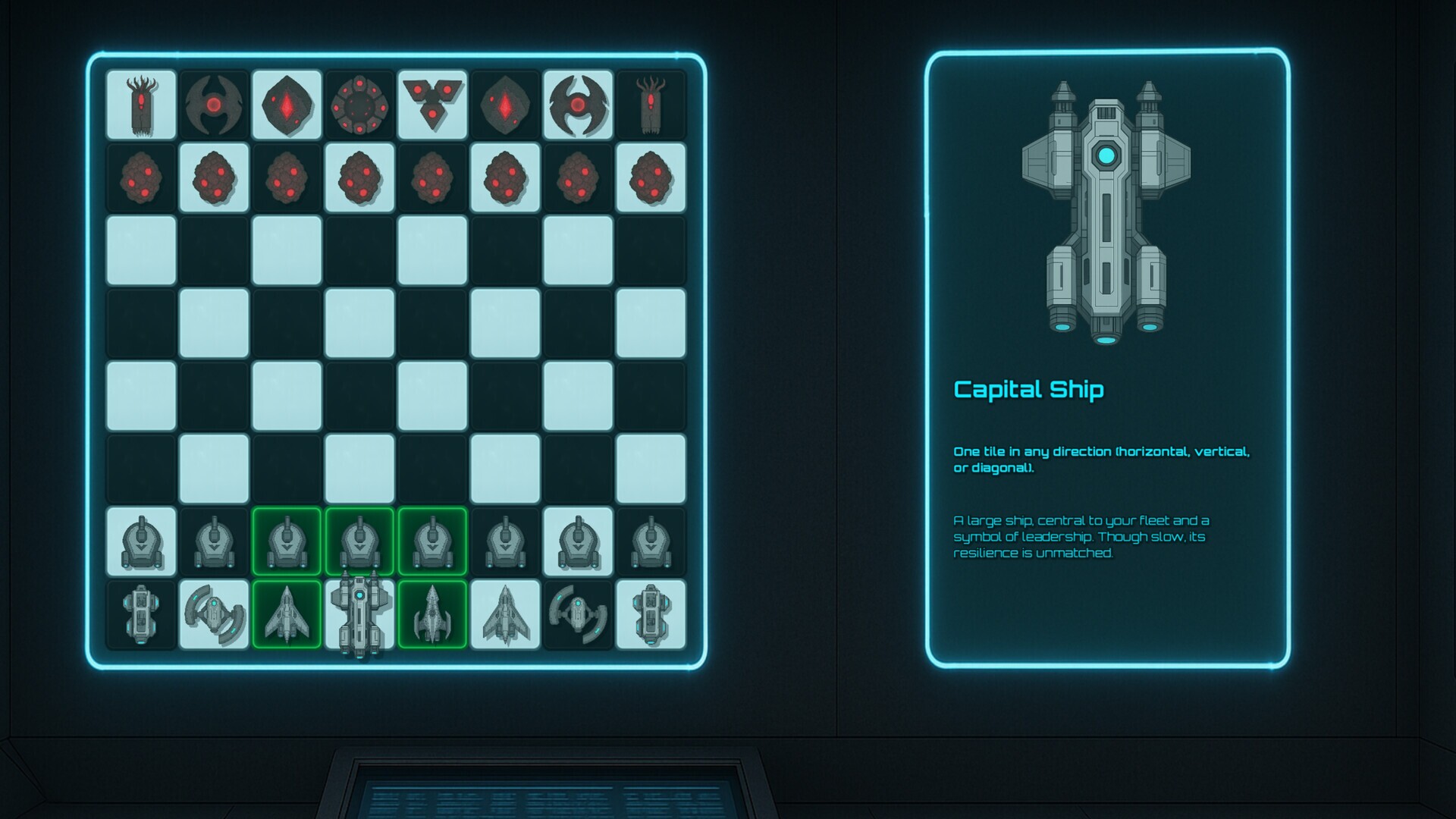Pick the blocky cruiser on the light corner tile
This screenshot has height=819, width=1456.
click(x=651, y=615)
